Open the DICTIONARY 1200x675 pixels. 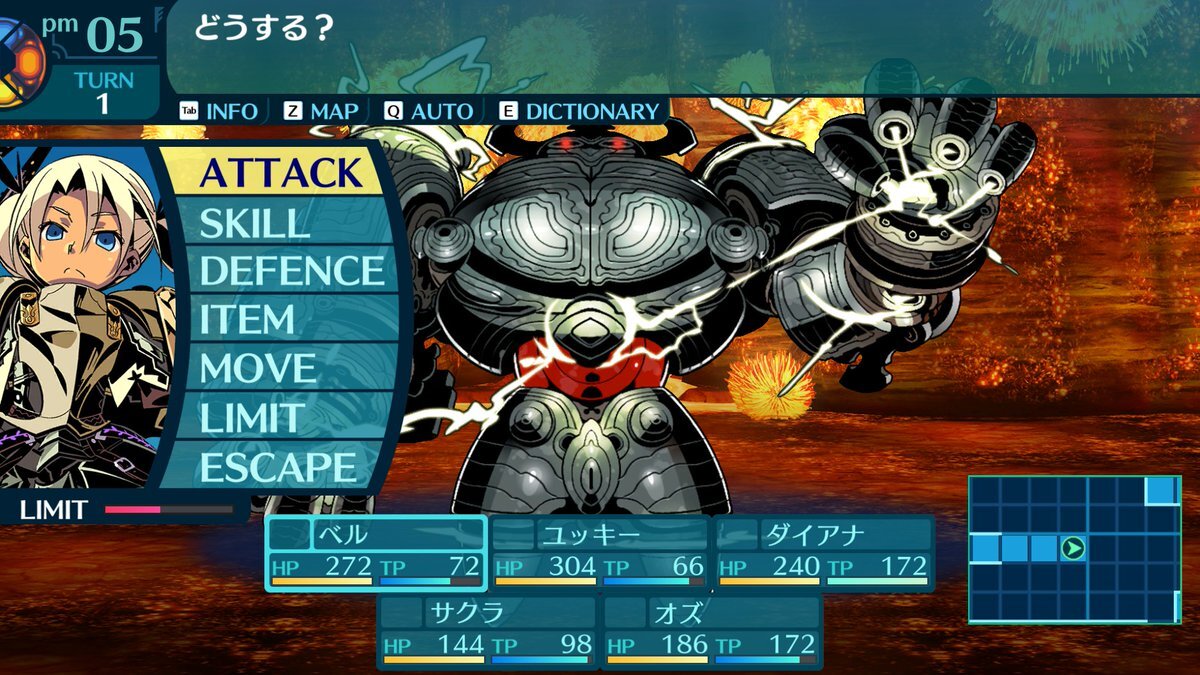pos(580,111)
